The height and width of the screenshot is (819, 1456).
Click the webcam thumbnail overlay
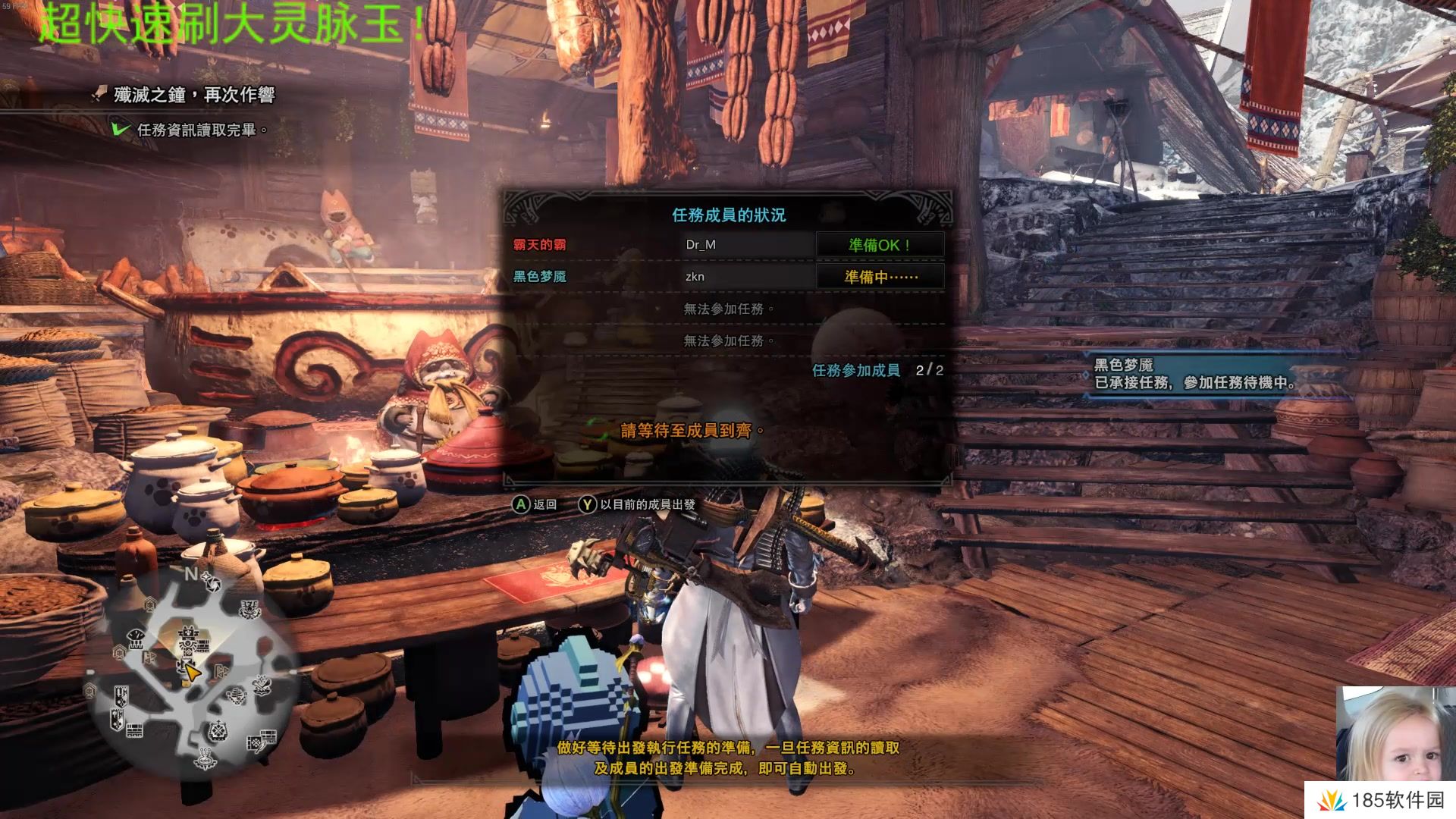click(1394, 734)
